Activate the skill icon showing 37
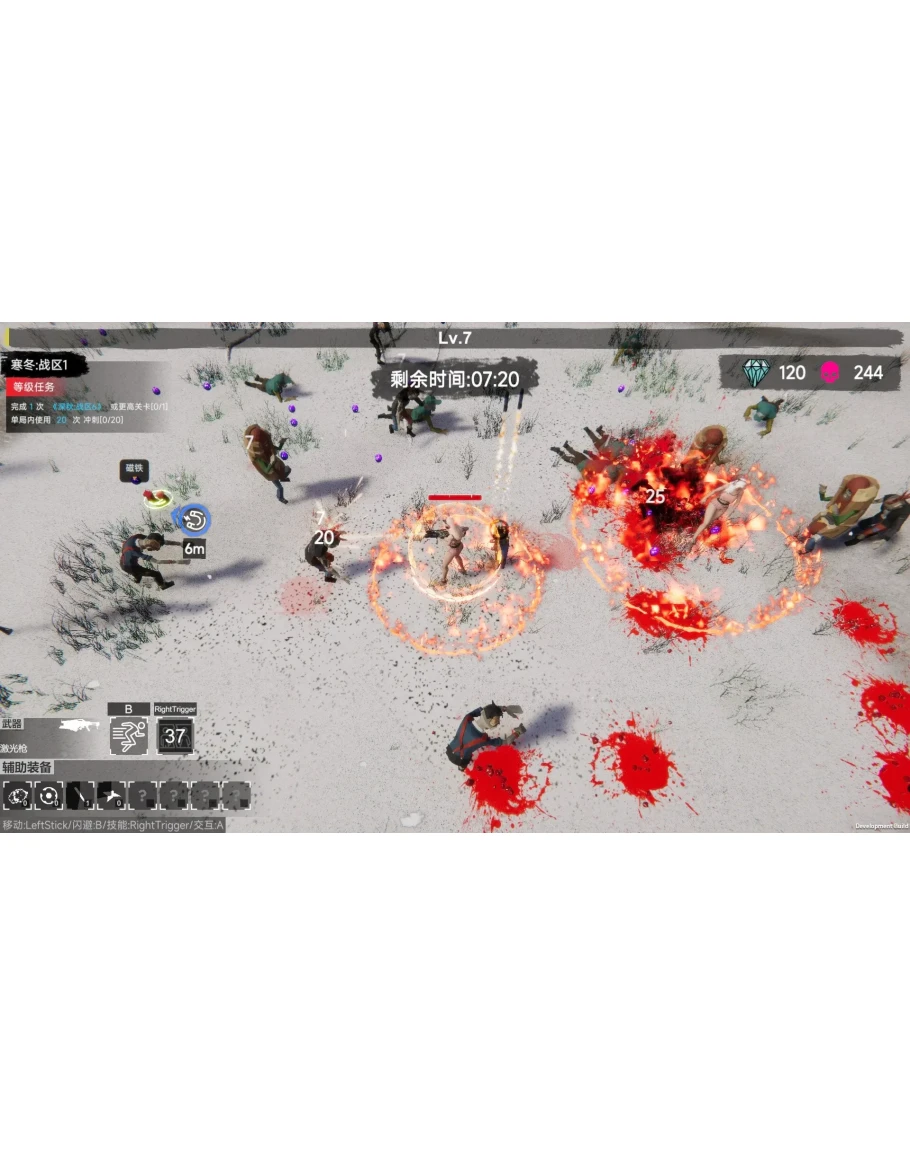The width and height of the screenshot is (910, 1155). coord(175,736)
